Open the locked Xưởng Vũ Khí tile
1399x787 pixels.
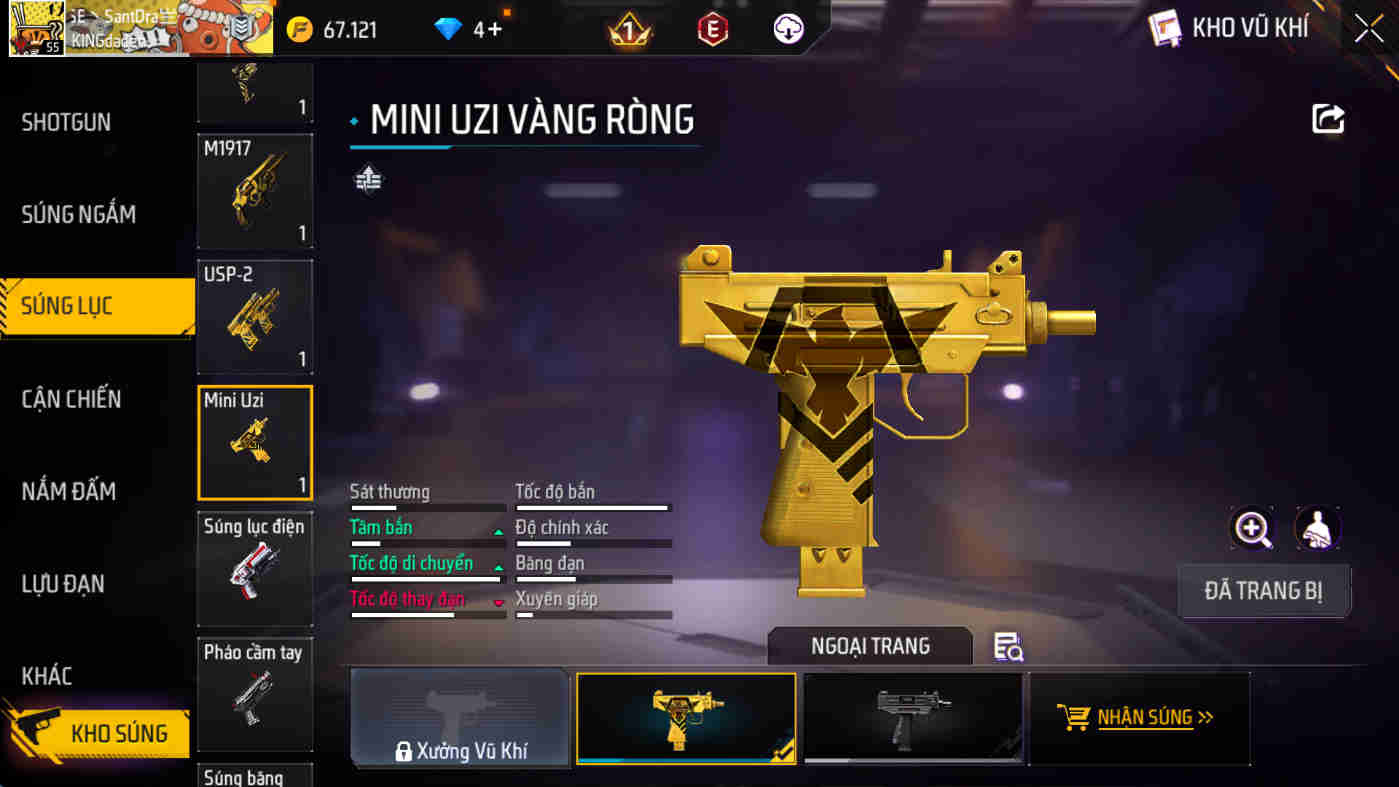coord(460,719)
